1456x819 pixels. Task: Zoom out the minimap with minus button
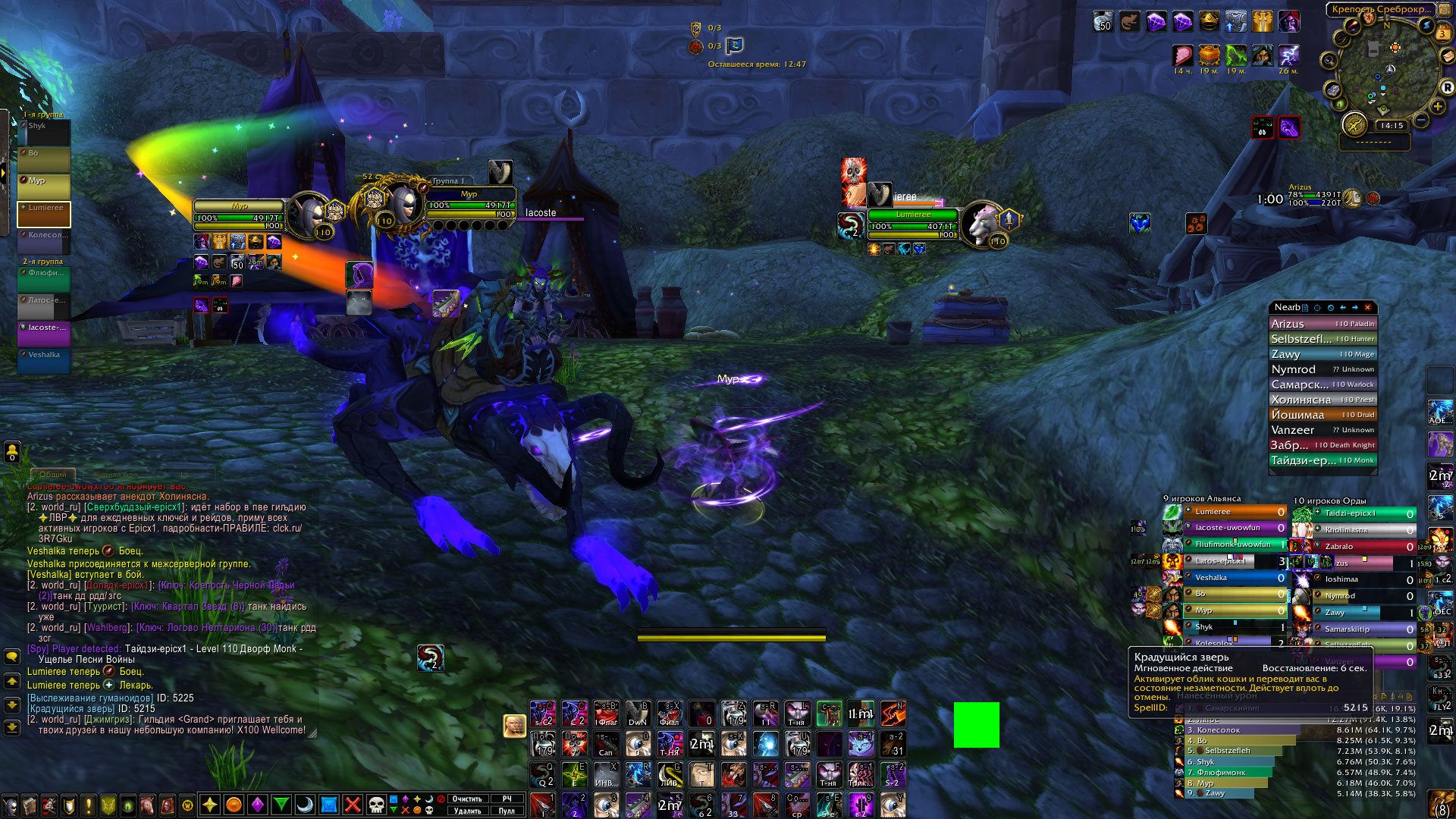pyautogui.click(x=1421, y=120)
